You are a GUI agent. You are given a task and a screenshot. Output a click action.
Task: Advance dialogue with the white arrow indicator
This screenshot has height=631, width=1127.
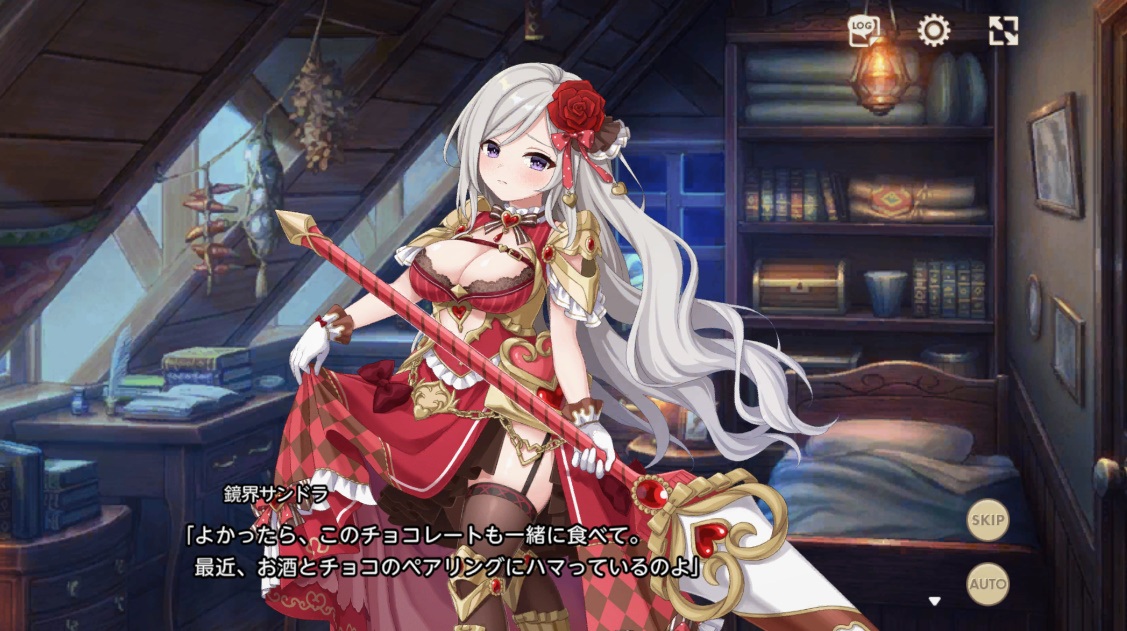point(935,601)
